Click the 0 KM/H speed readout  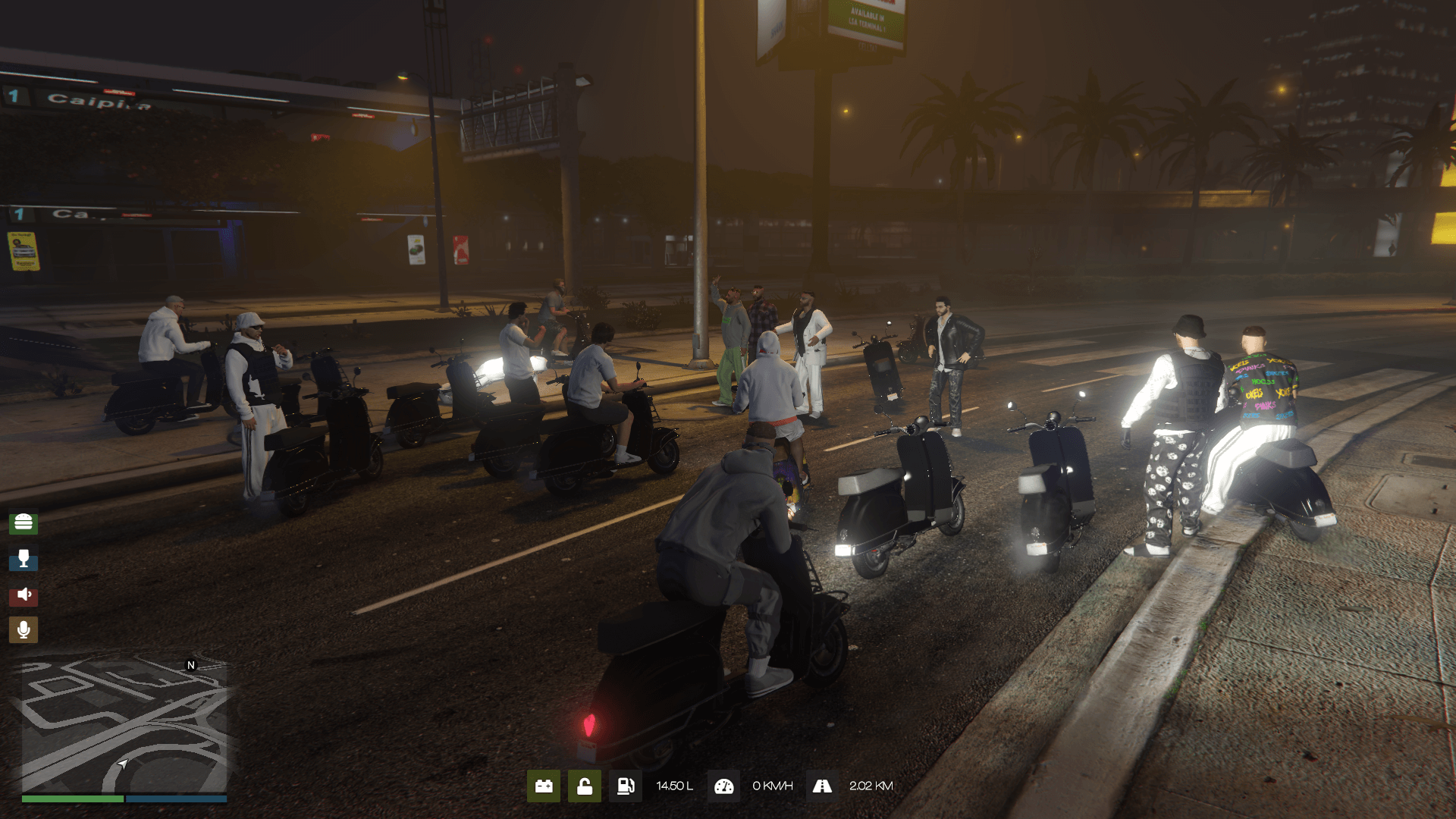pyautogui.click(x=772, y=786)
